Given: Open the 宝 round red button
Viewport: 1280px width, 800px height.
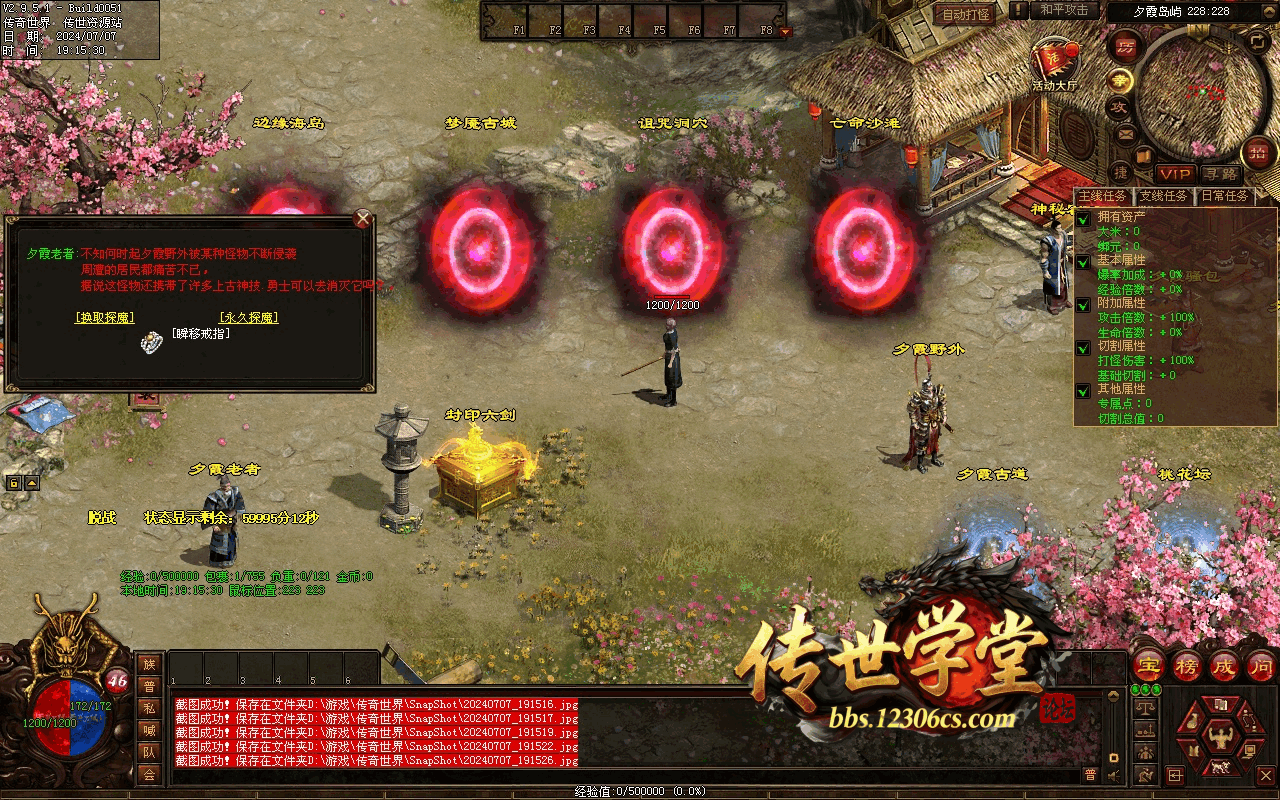Looking at the screenshot, I should click(x=1150, y=666).
